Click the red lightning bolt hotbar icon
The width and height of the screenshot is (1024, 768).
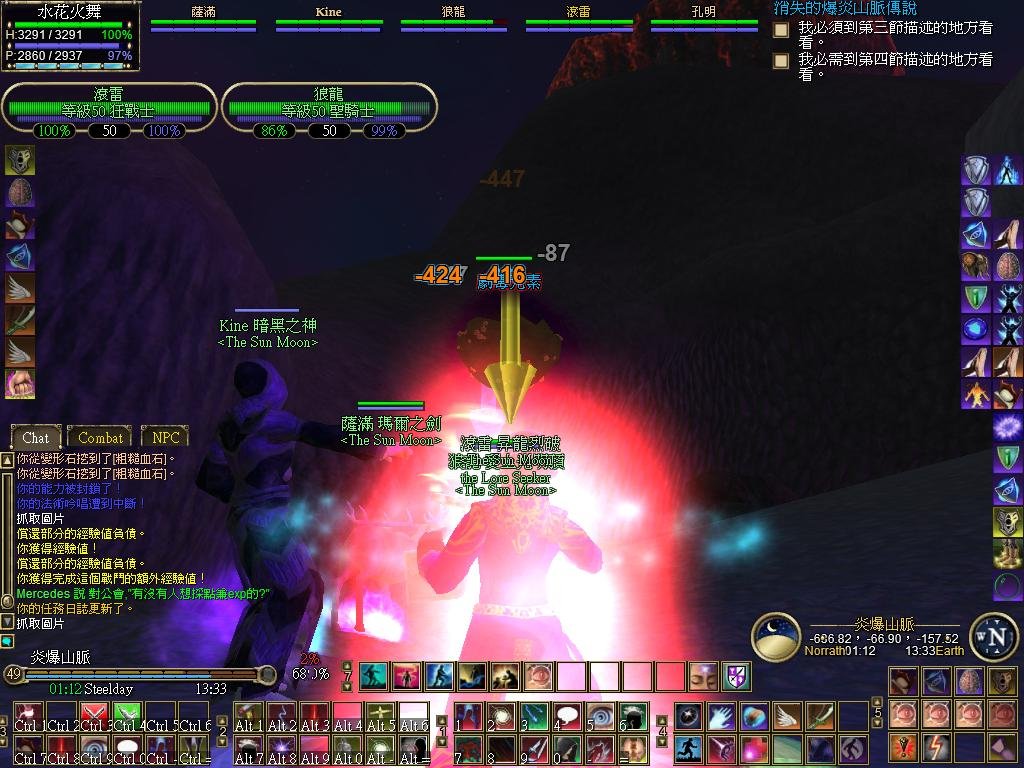click(937, 746)
